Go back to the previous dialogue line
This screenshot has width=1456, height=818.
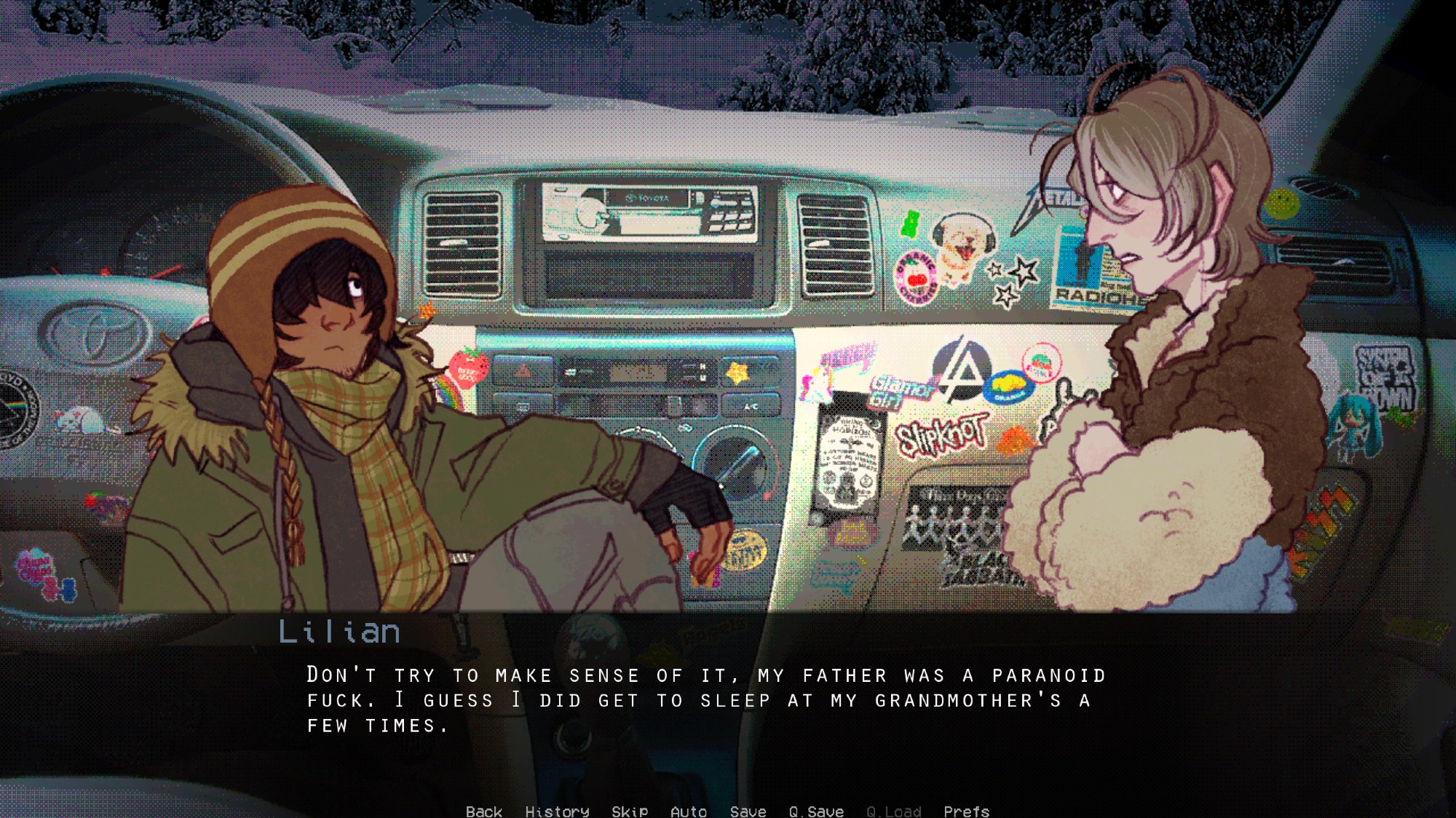point(483,811)
